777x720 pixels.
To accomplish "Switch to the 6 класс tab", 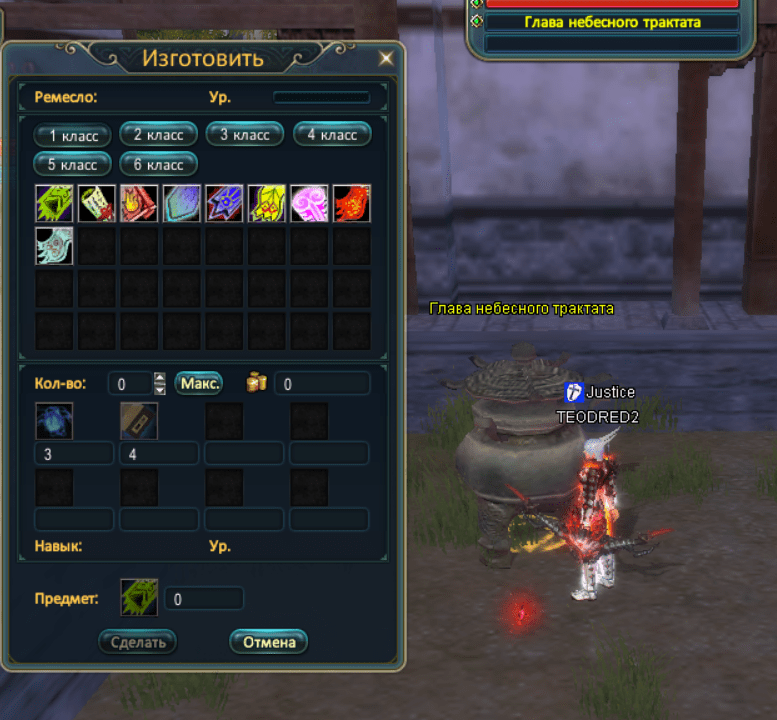I will [159, 163].
